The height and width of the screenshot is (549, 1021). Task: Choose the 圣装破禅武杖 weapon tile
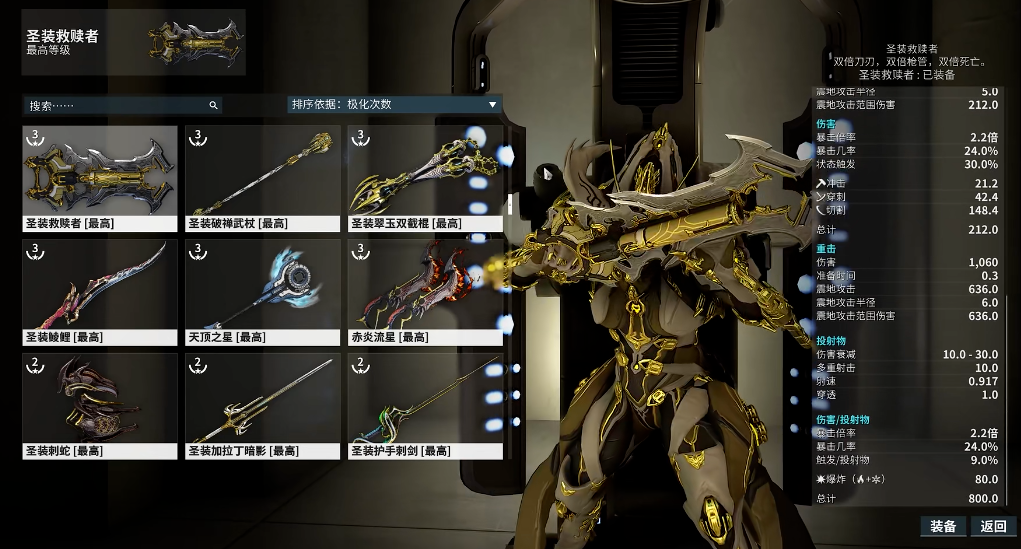(263, 178)
